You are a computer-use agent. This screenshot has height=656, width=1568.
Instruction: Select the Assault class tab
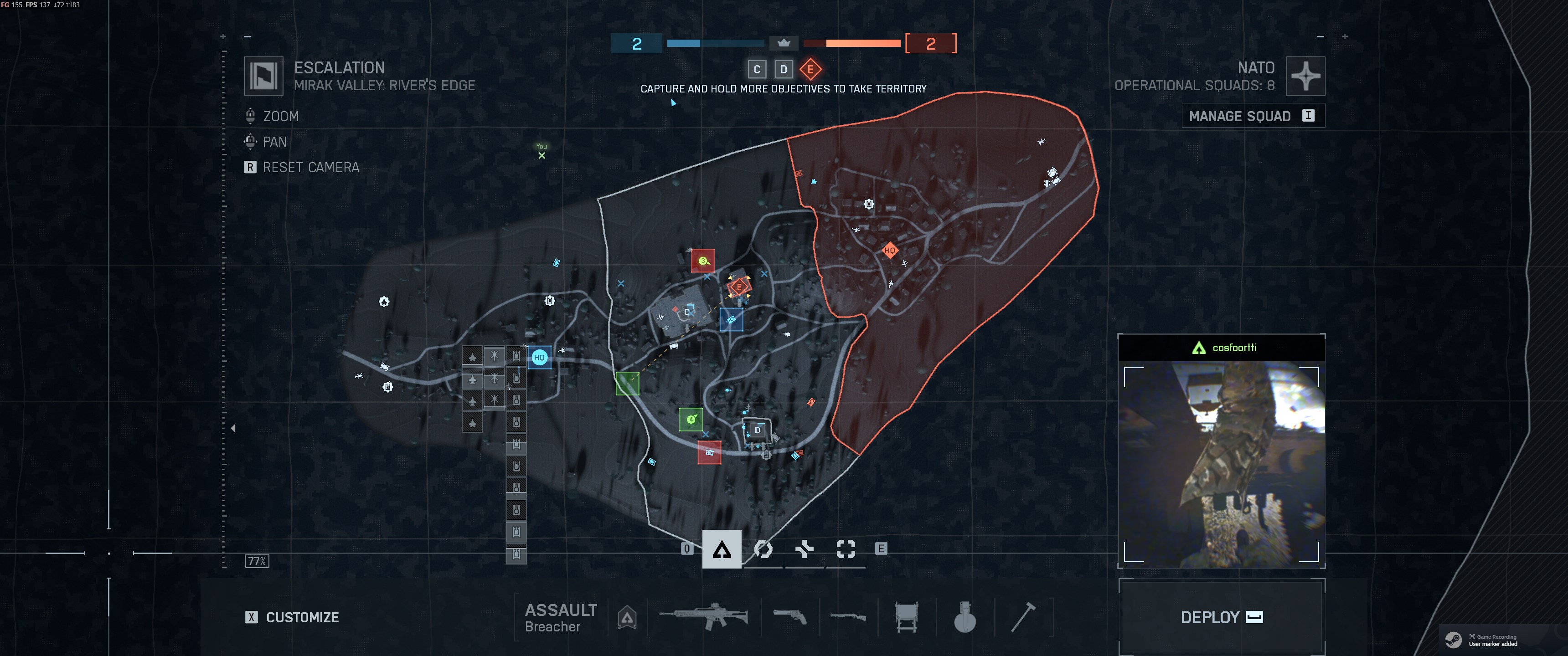(721, 549)
